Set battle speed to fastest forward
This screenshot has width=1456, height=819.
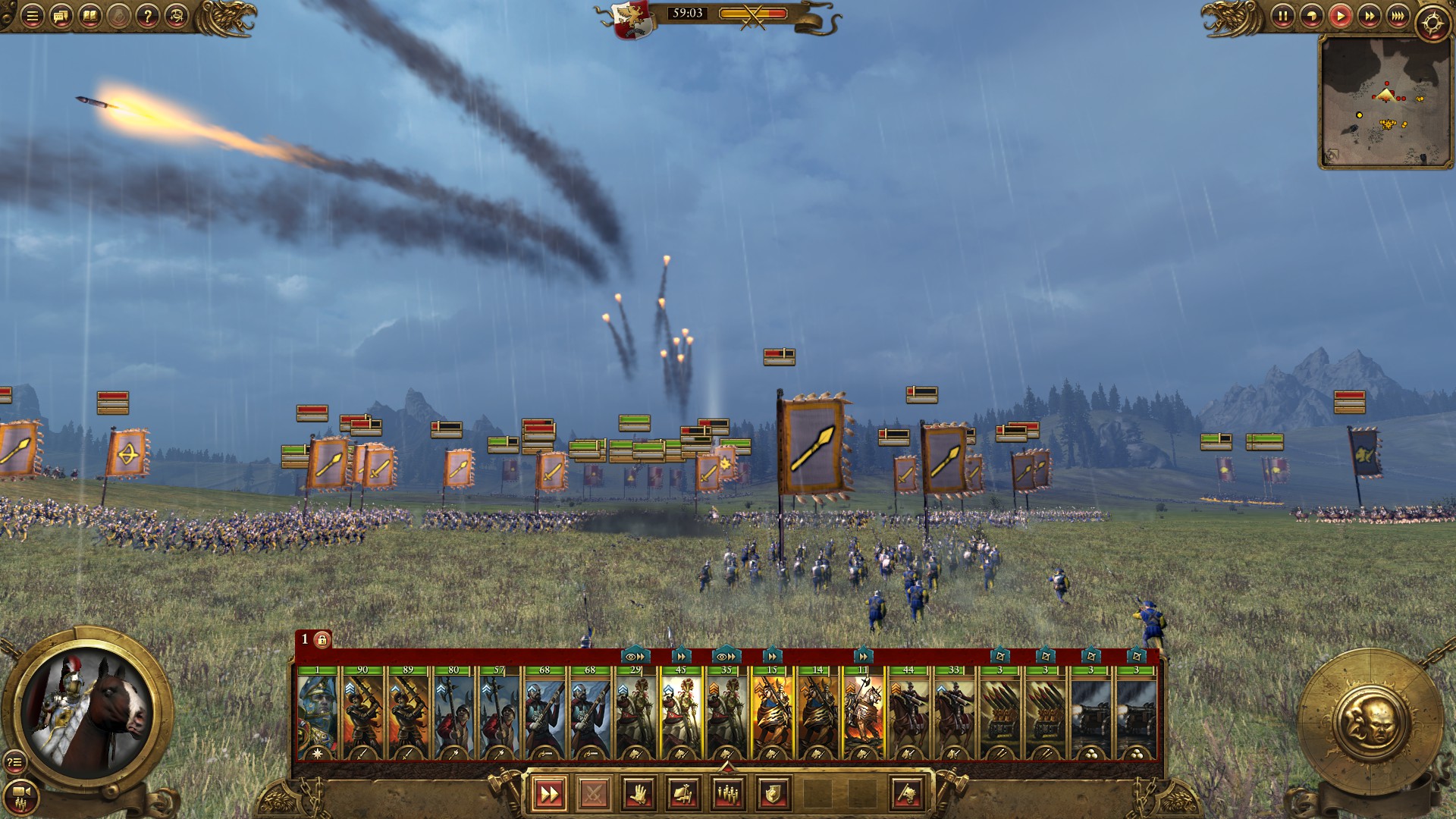1398,16
